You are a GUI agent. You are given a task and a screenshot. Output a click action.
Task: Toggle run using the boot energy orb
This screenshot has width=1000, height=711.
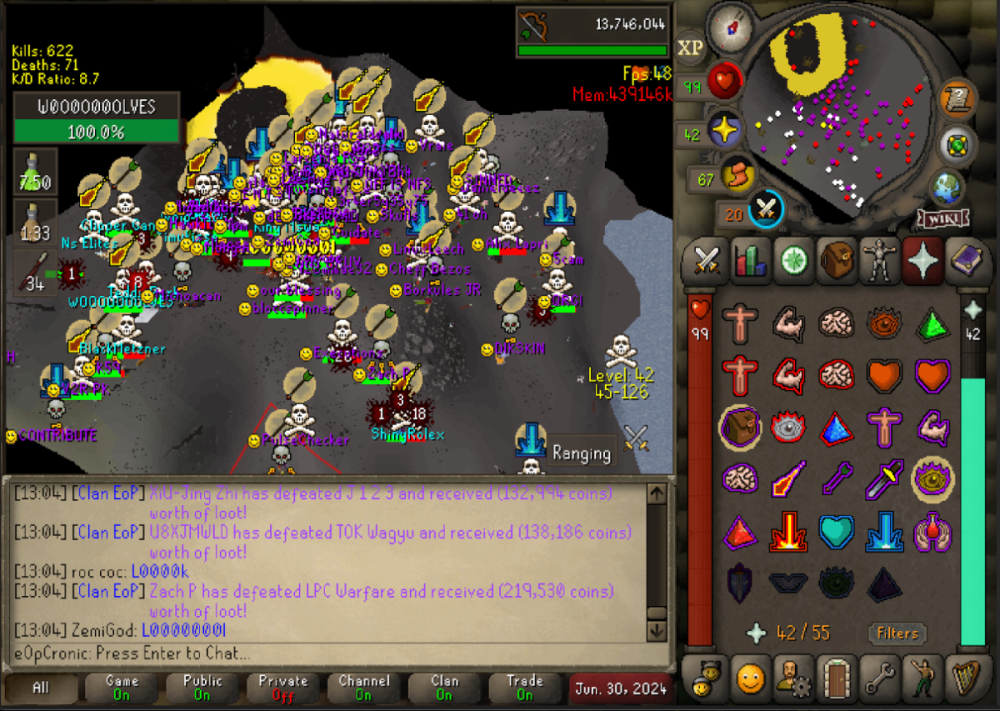(735, 175)
